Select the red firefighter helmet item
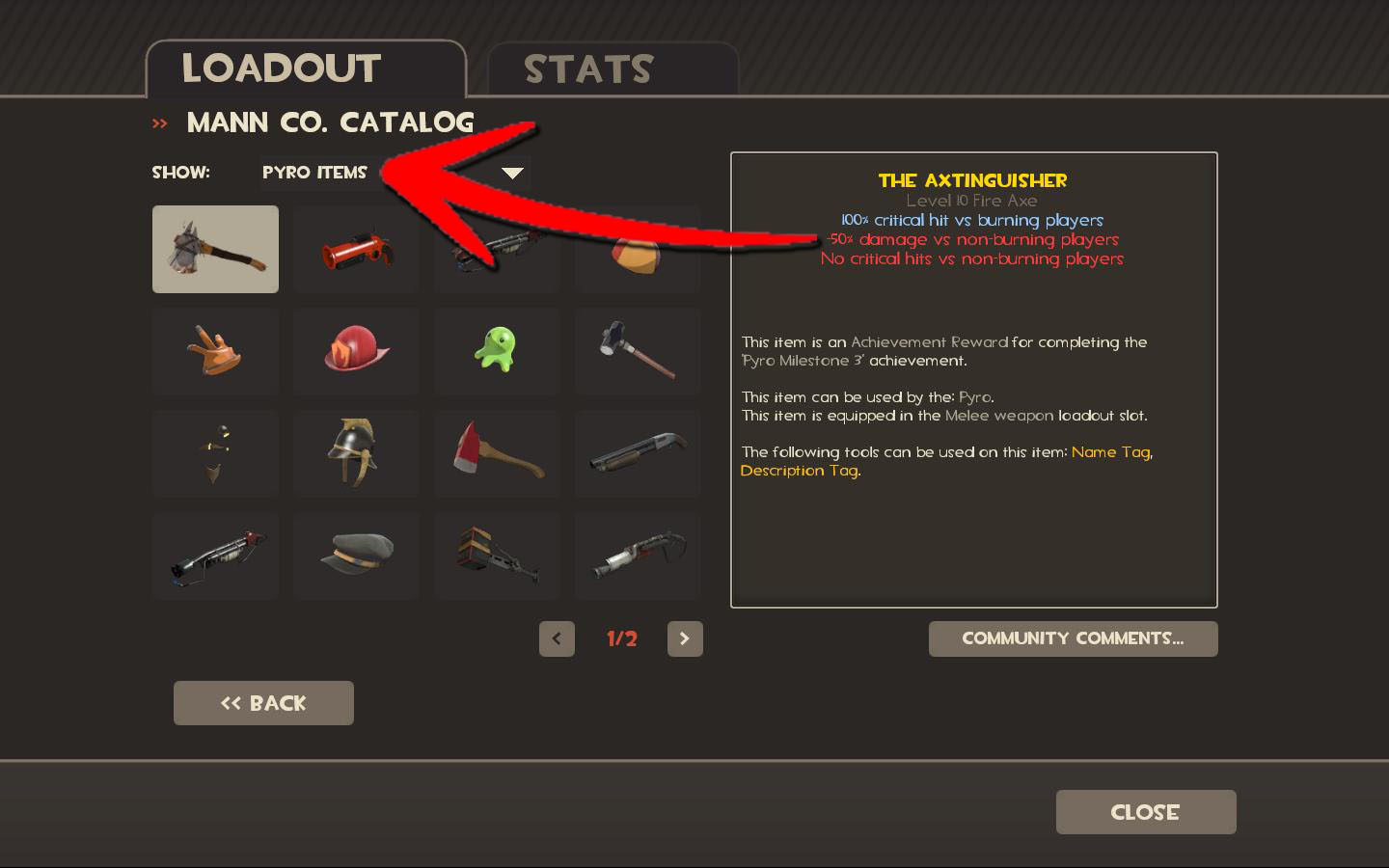This screenshot has height=868, width=1389. click(356, 351)
